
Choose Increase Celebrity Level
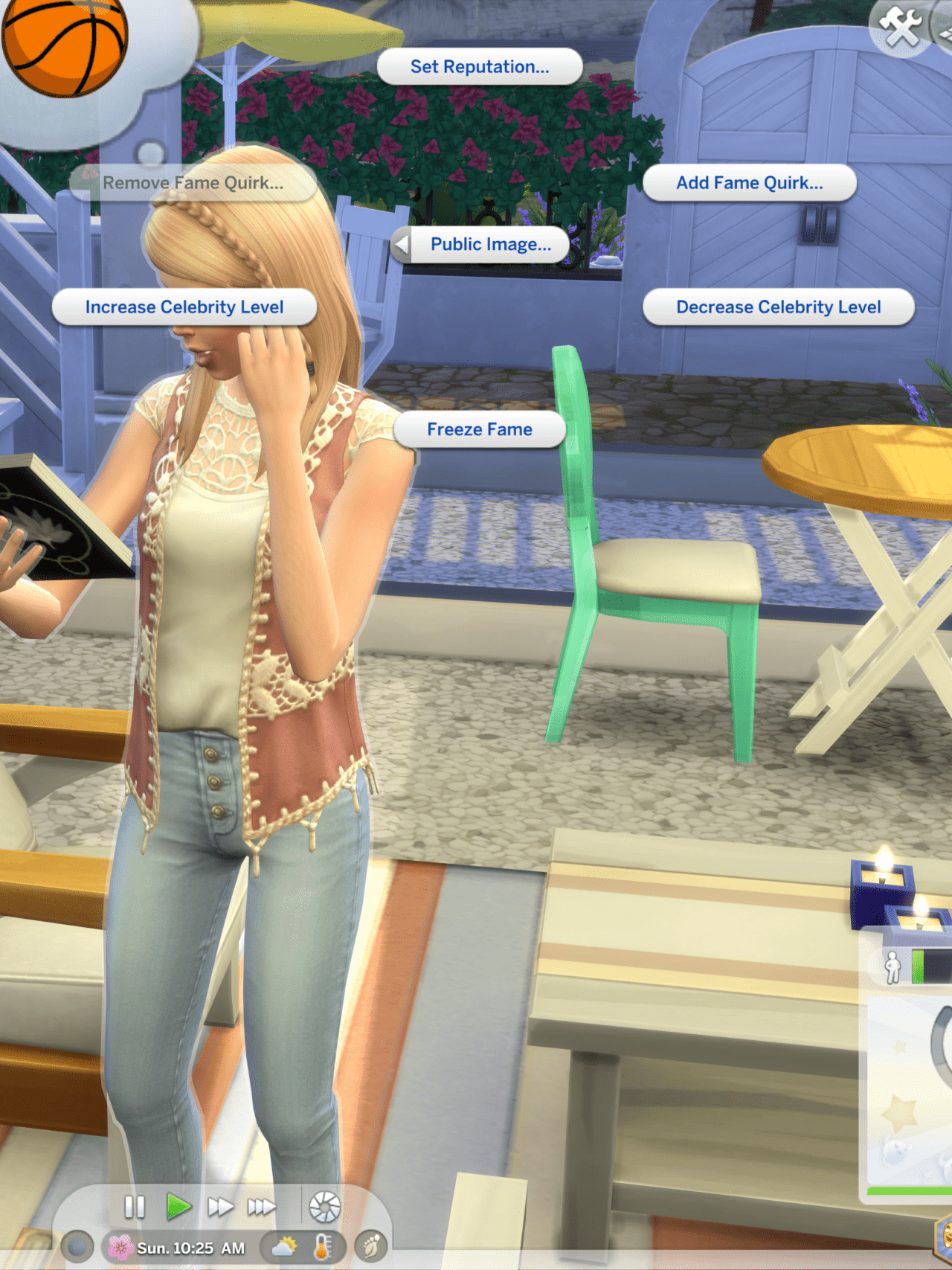click(x=185, y=307)
